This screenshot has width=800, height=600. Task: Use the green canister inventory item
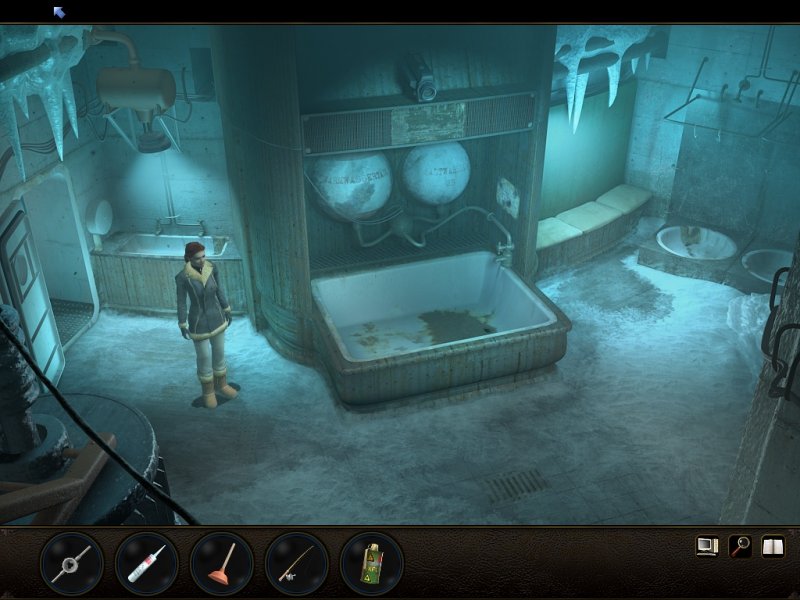371,564
